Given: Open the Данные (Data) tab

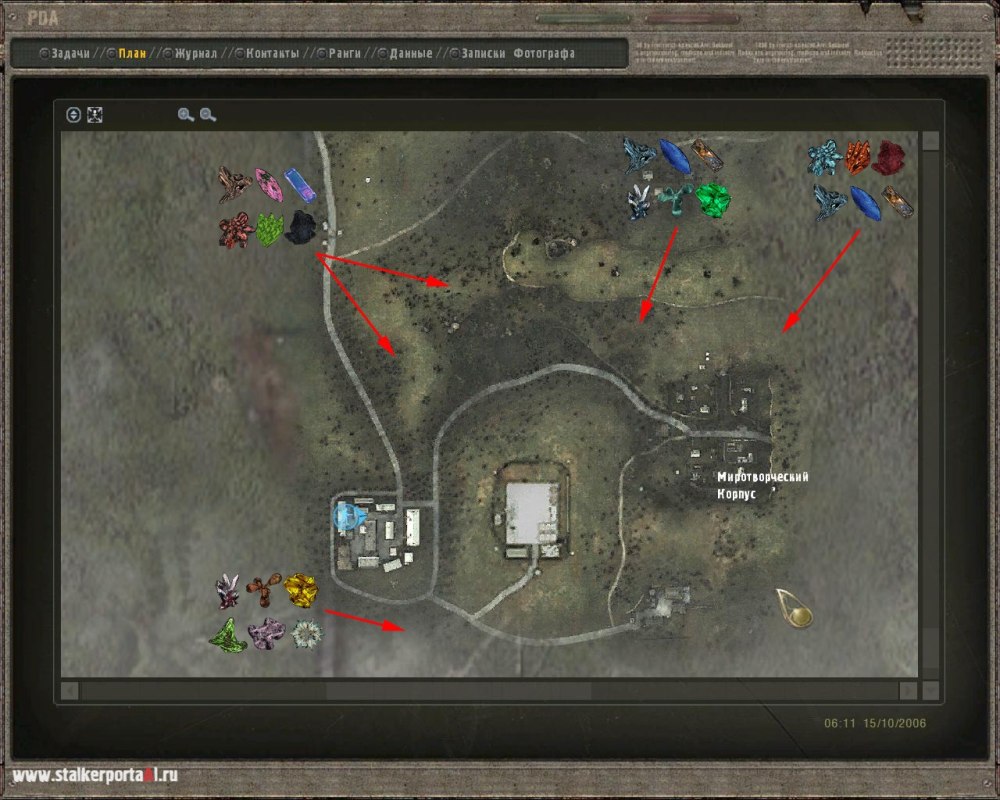Looking at the screenshot, I should click(410, 53).
